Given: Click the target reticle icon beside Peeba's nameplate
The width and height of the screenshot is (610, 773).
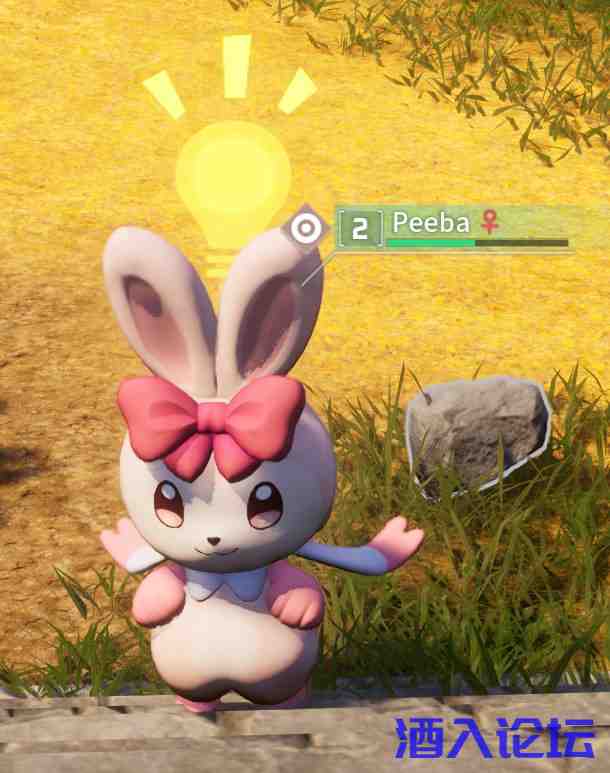Looking at the screenshot, I should (x=308, y=229).
